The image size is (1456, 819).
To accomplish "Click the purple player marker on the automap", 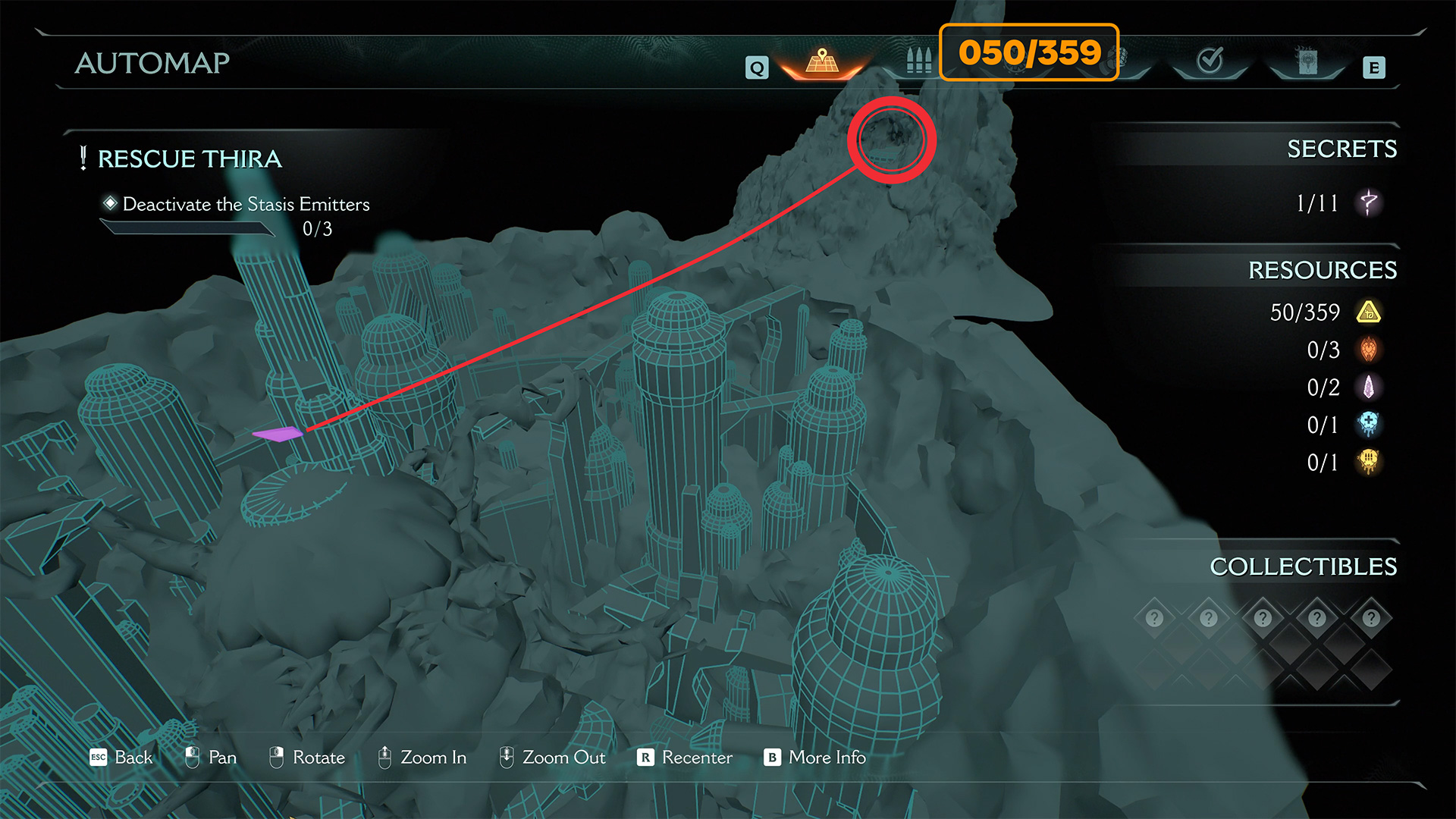I will [x=278, y=434].
